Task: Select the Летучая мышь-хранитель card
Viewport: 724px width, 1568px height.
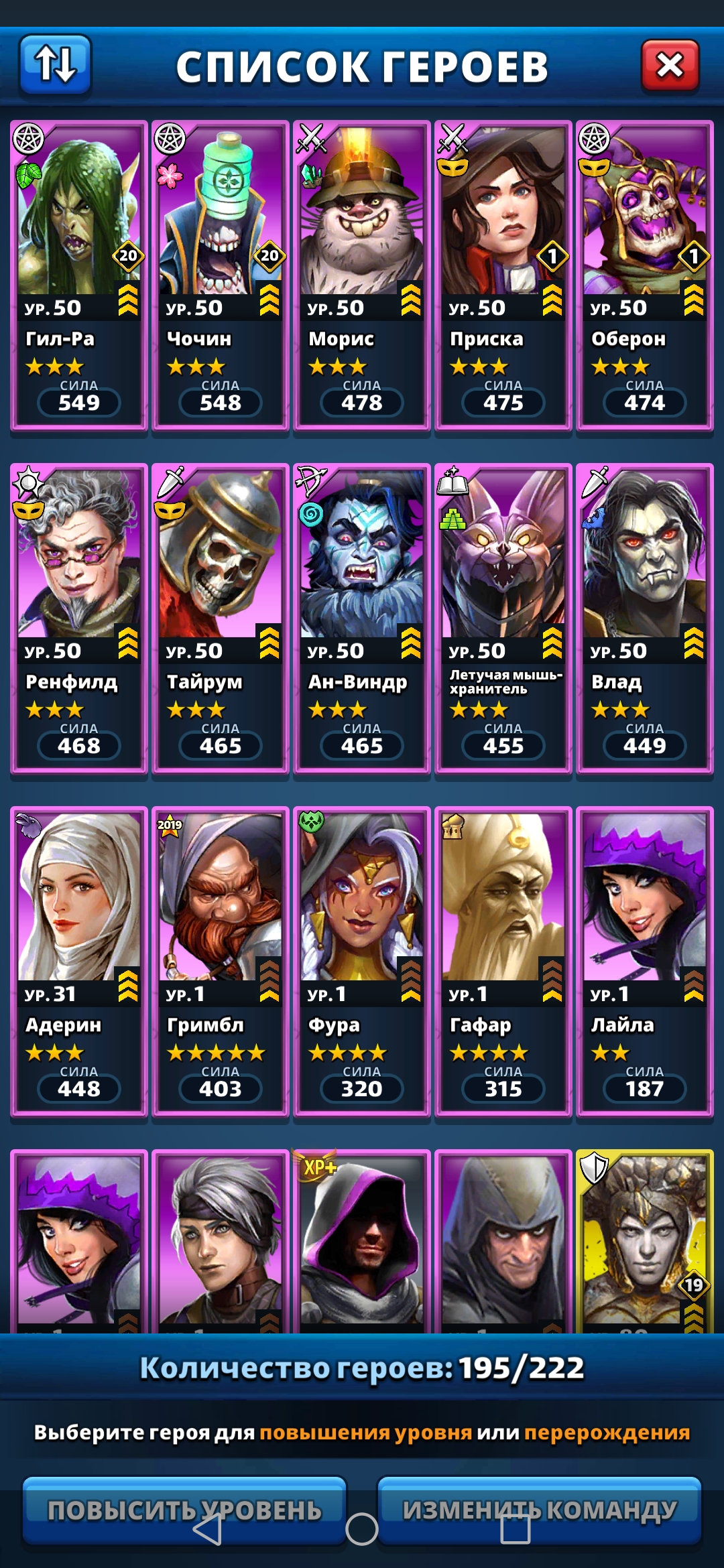Action: click(503, 618)
